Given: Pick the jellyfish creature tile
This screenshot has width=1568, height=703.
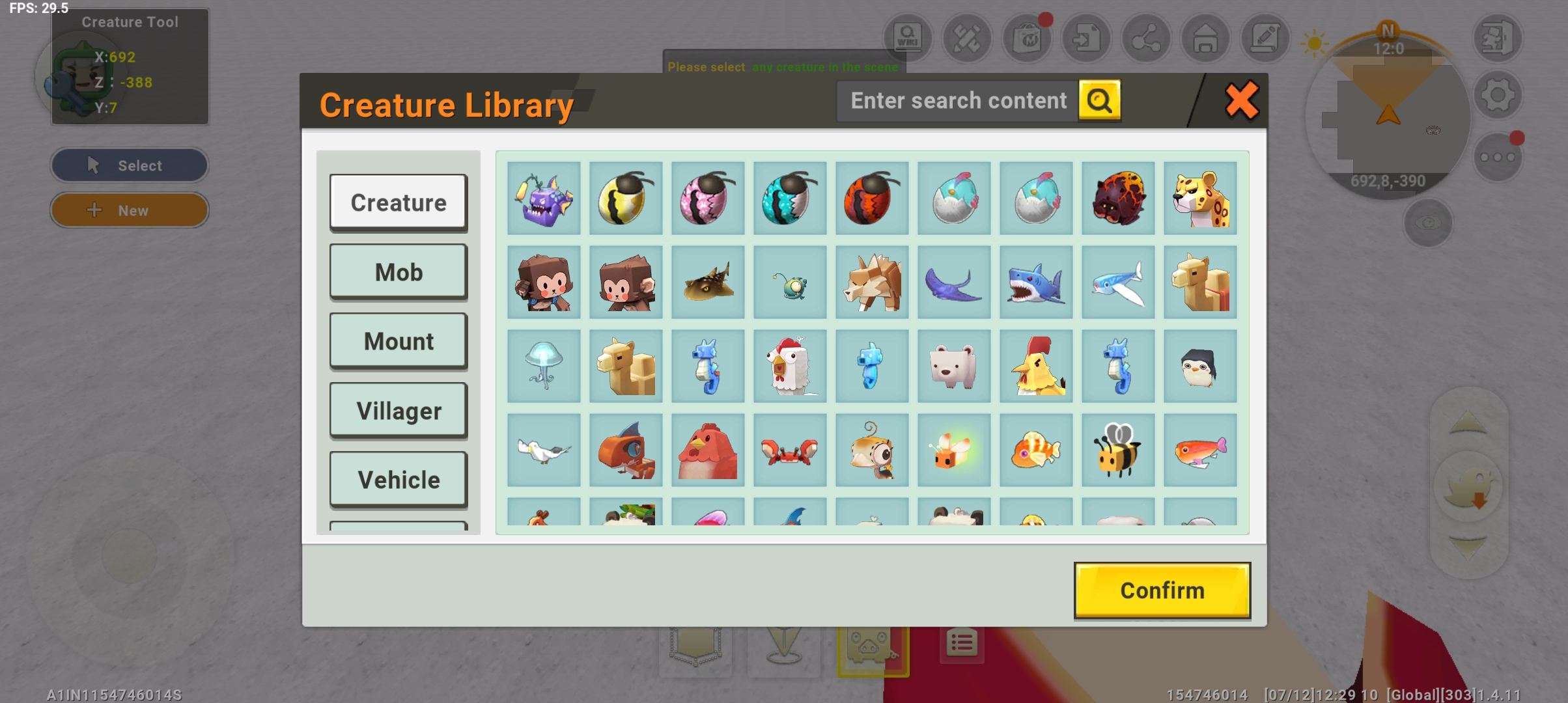Looking at the screenshot, I should (544, 366).
